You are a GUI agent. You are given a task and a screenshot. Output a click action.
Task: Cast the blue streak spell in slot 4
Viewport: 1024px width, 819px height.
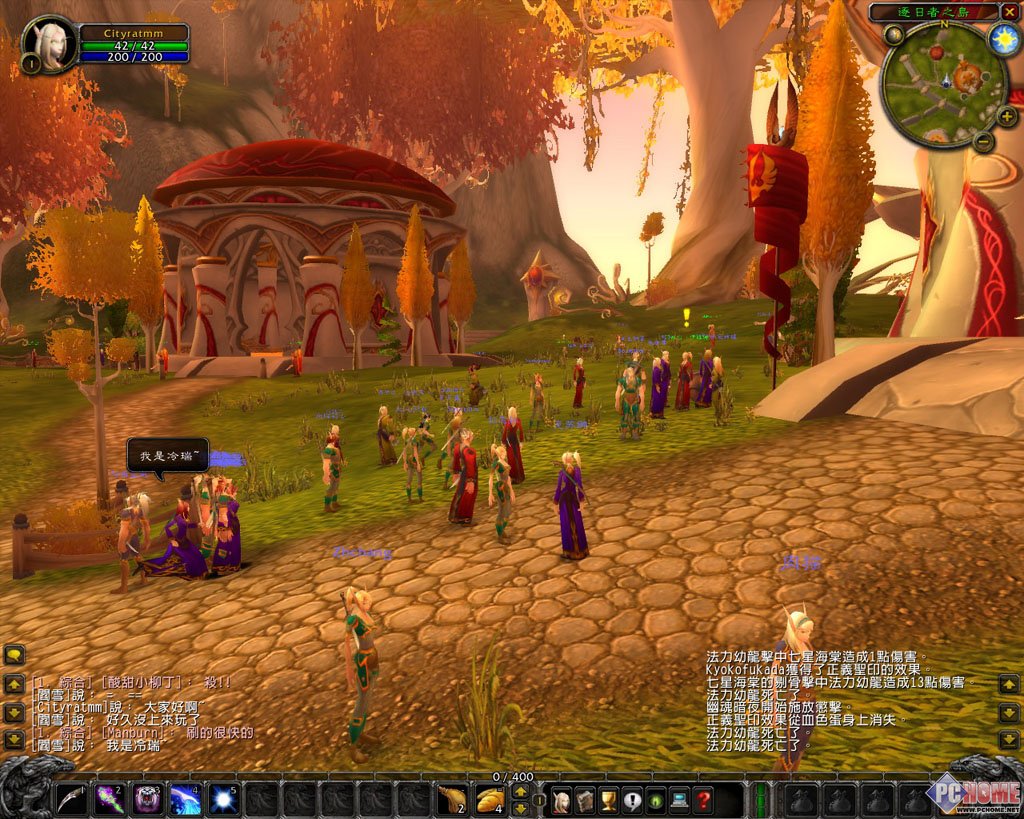point(185,799)
